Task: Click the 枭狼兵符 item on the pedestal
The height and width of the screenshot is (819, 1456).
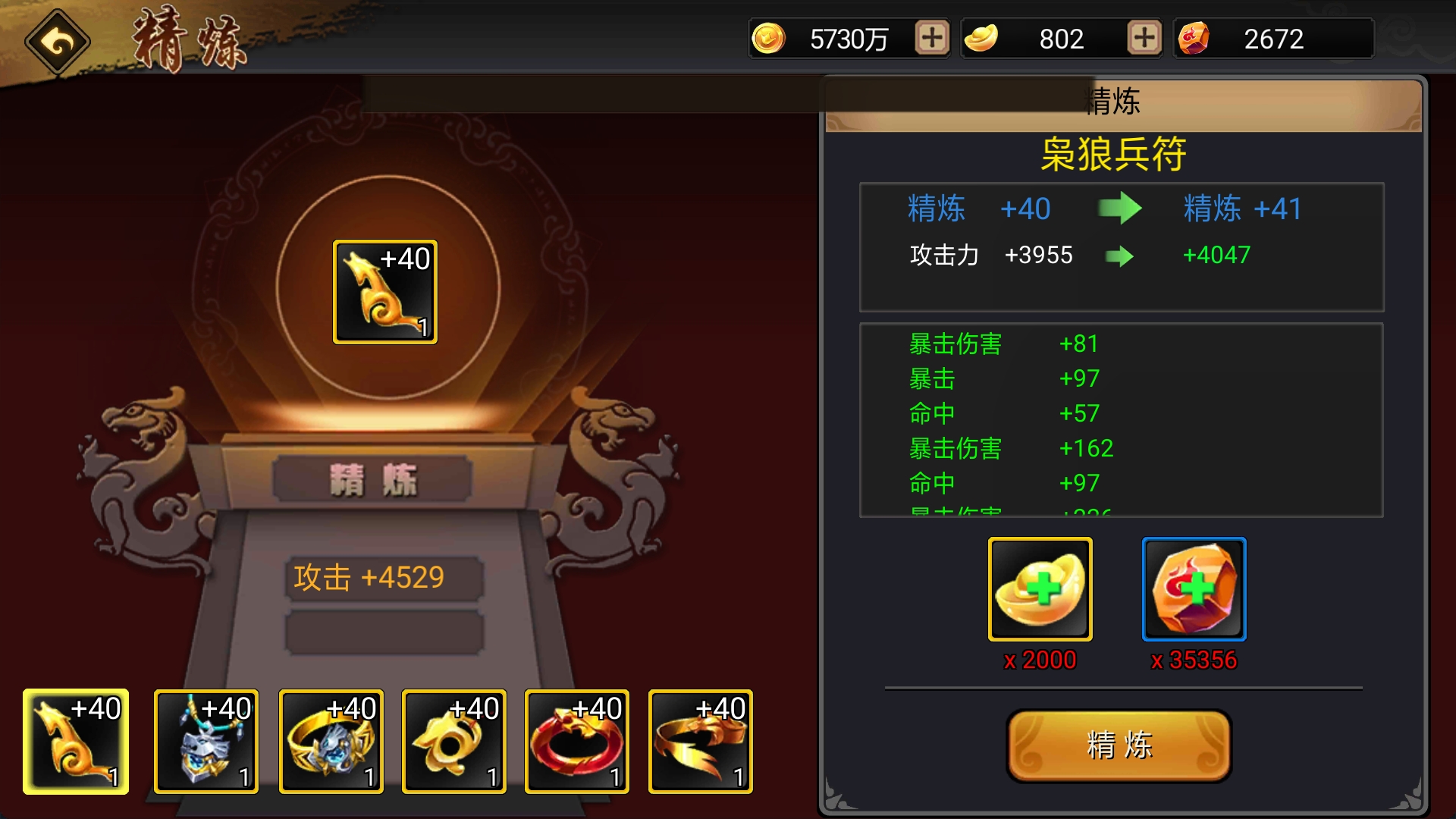Action: (x=384, y=290)
